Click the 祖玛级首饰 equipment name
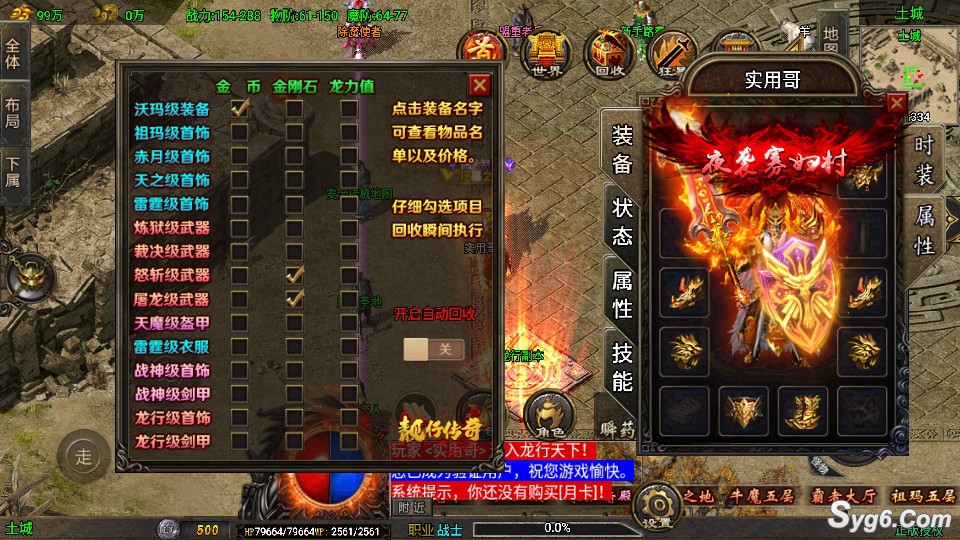 (x=172, y=133)
